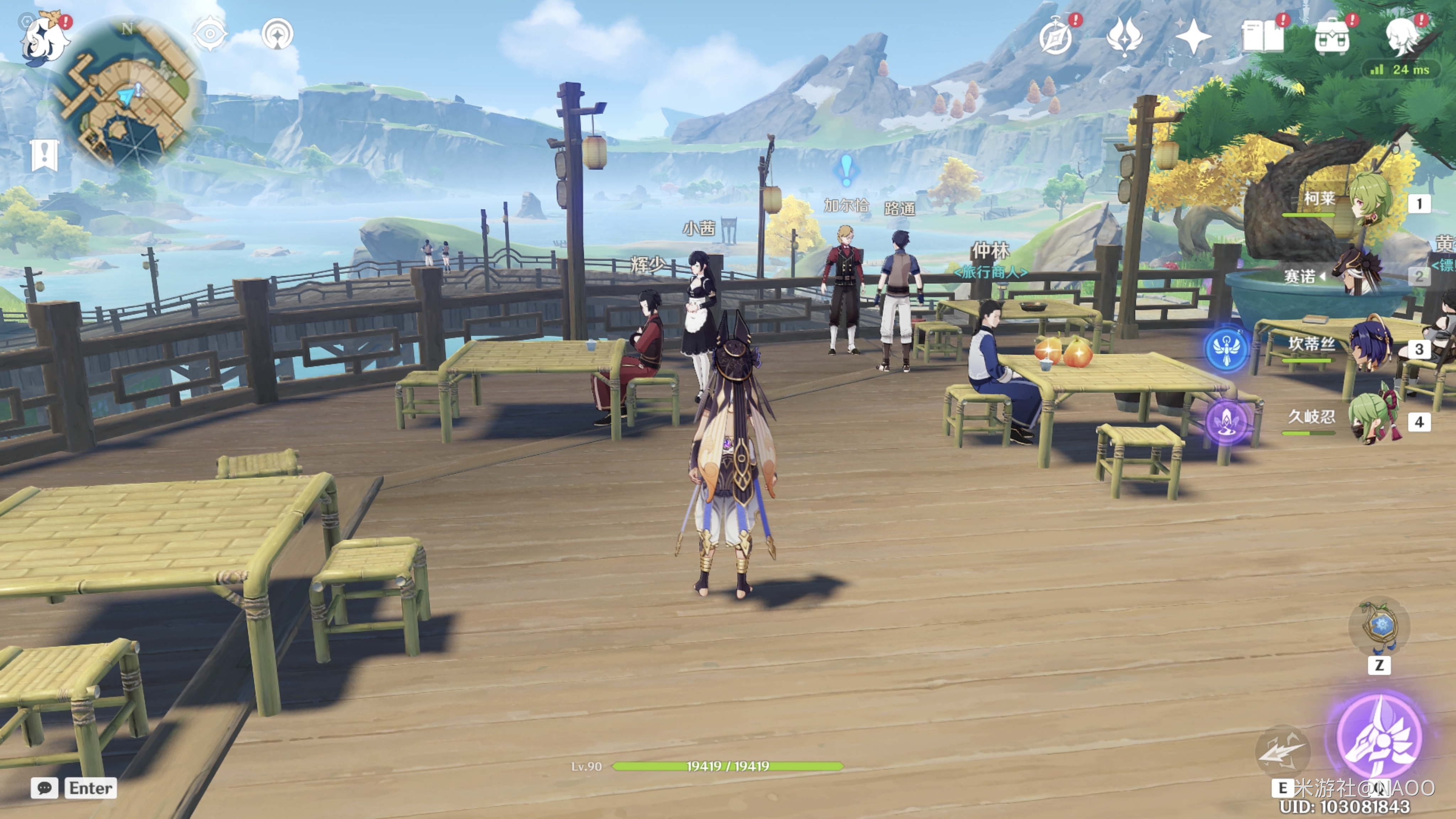The height and width of the screenshot is (819, 1456).
Task: Select active party member 赛诺
Action: tap(1356, 276)
